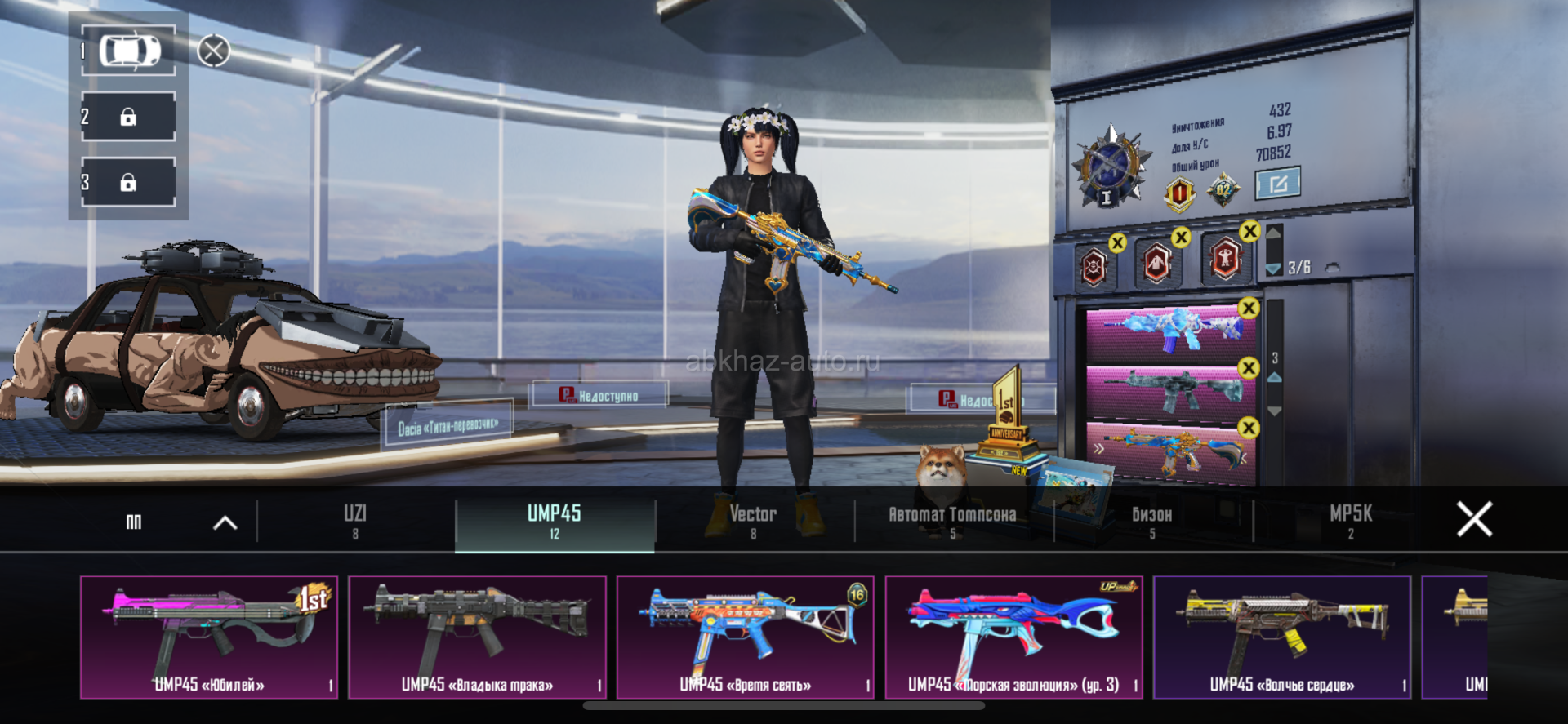Close the weapon selection panel

tap(1474, 519)
